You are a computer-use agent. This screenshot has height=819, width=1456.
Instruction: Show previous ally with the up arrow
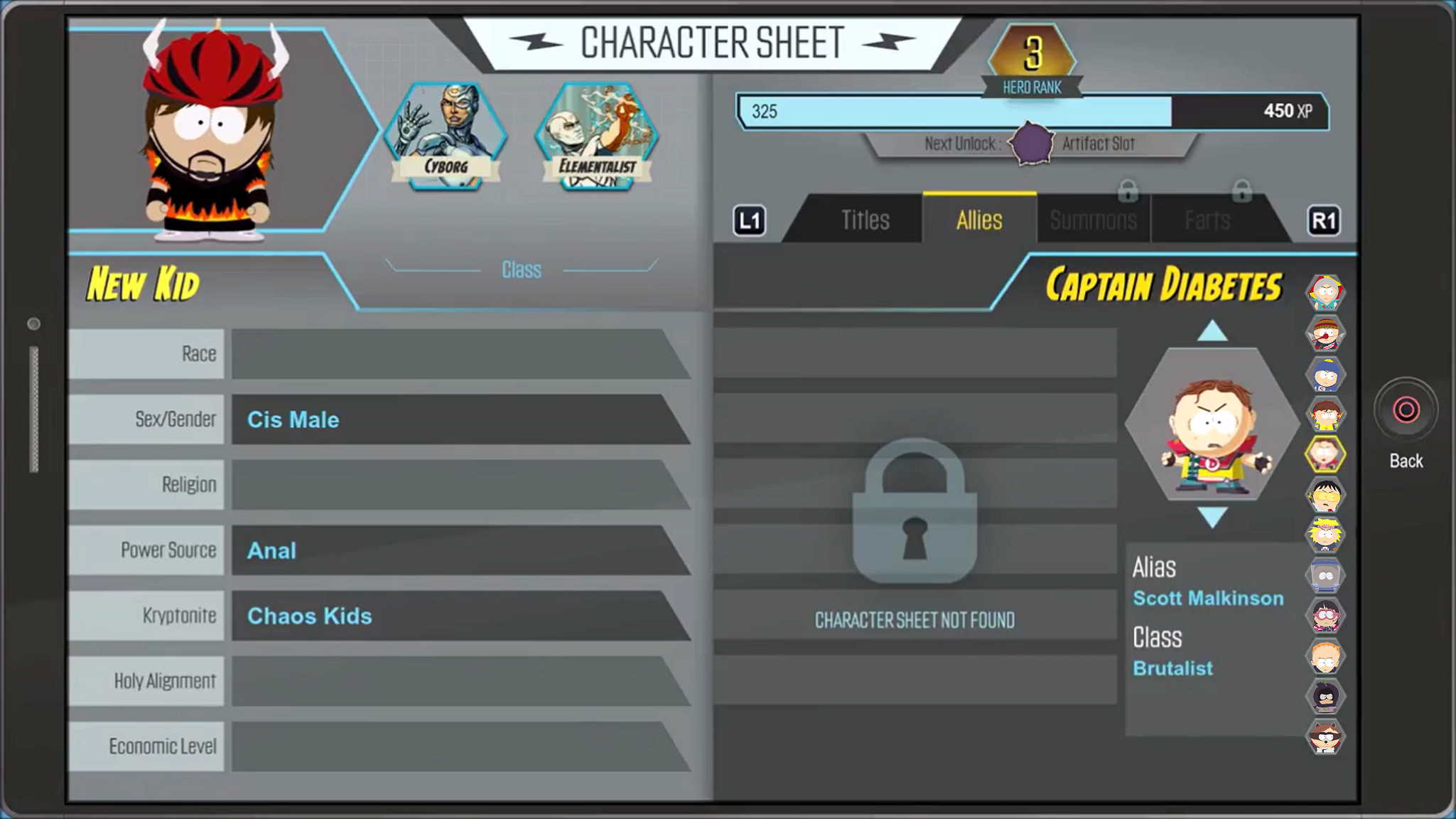[1212, 331]
